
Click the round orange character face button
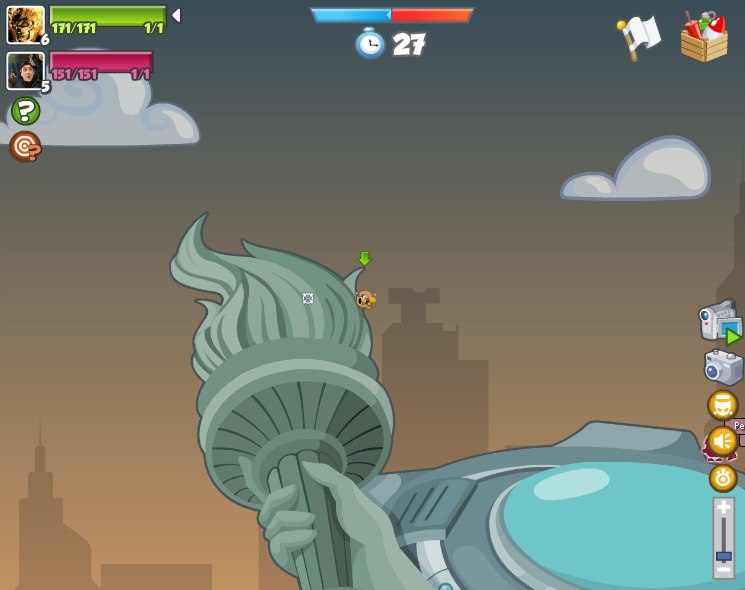[x=722, y=405]
